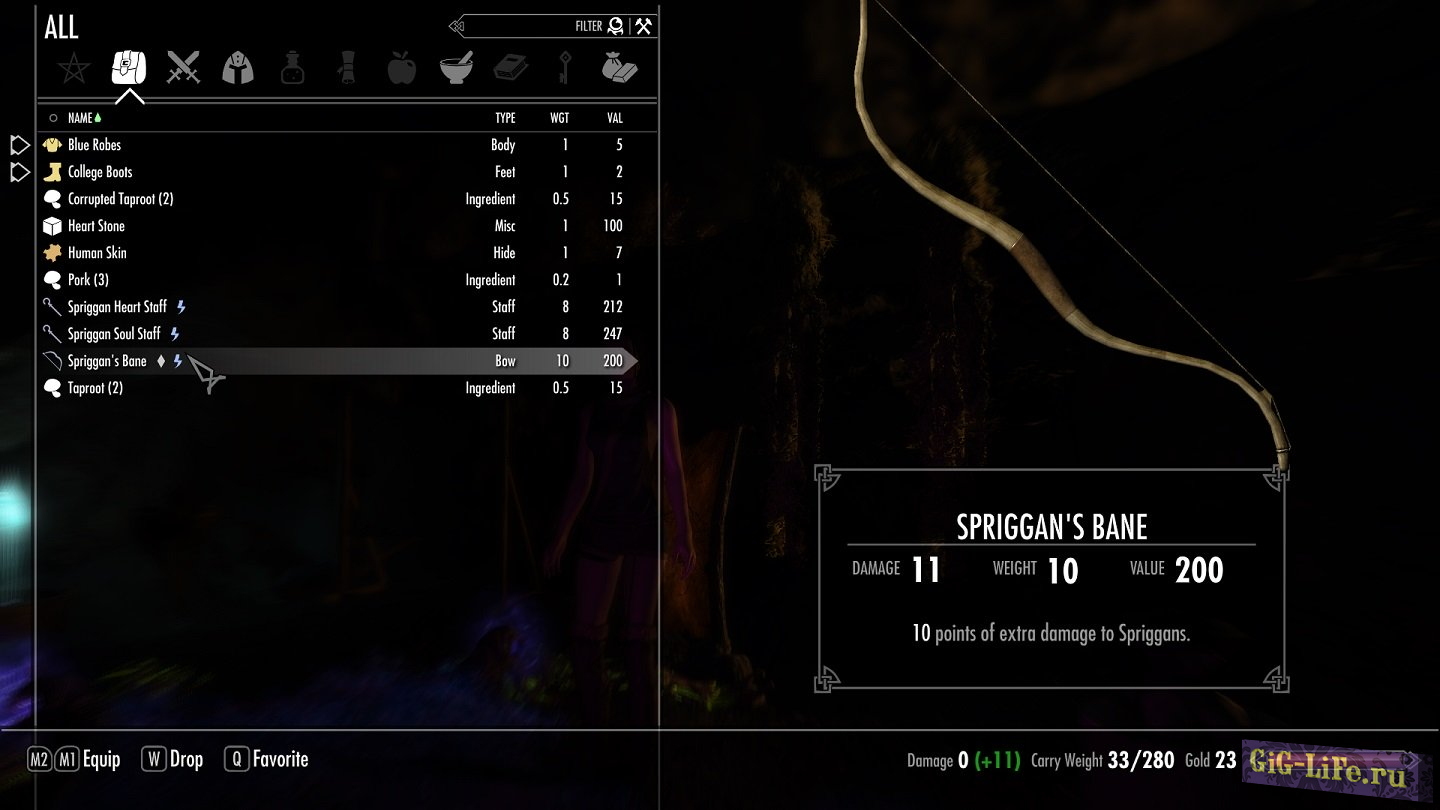This screenshot has height=810, width=1440.
Task: Open the Favorites star category tab
Action: point(74,68)
